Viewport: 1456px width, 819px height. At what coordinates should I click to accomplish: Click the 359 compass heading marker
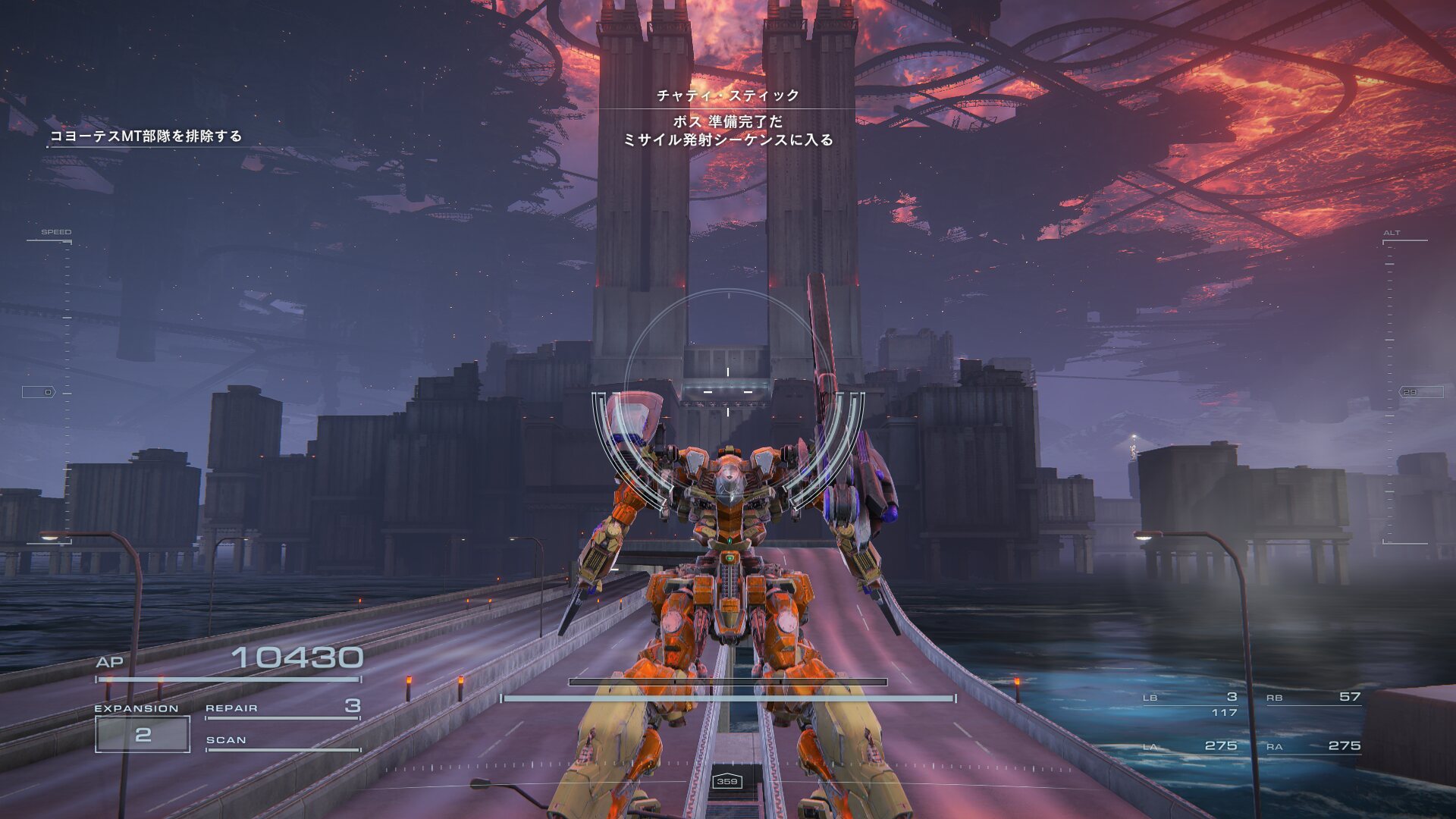727,781
